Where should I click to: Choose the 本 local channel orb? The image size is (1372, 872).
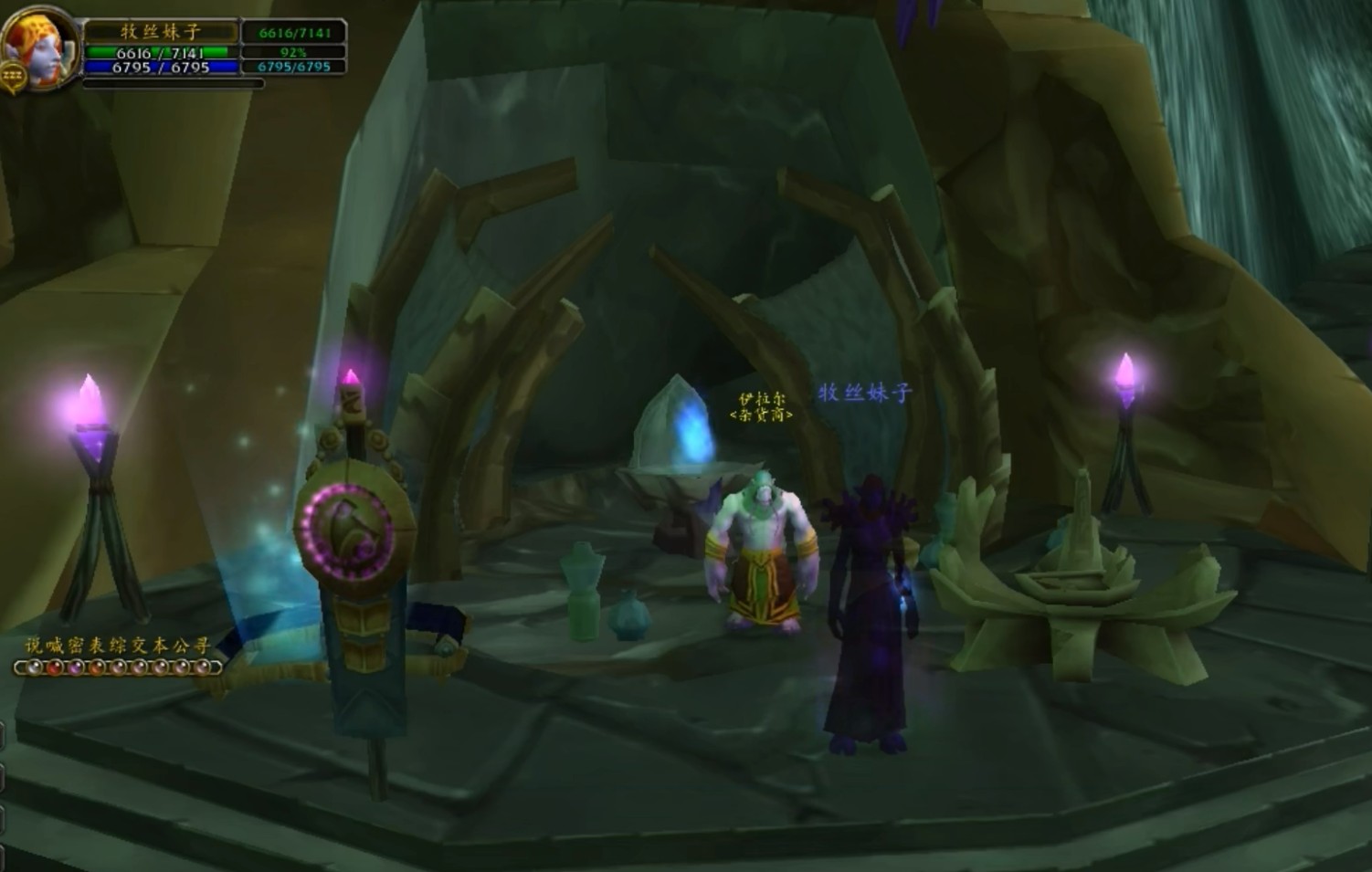point(161,667)
